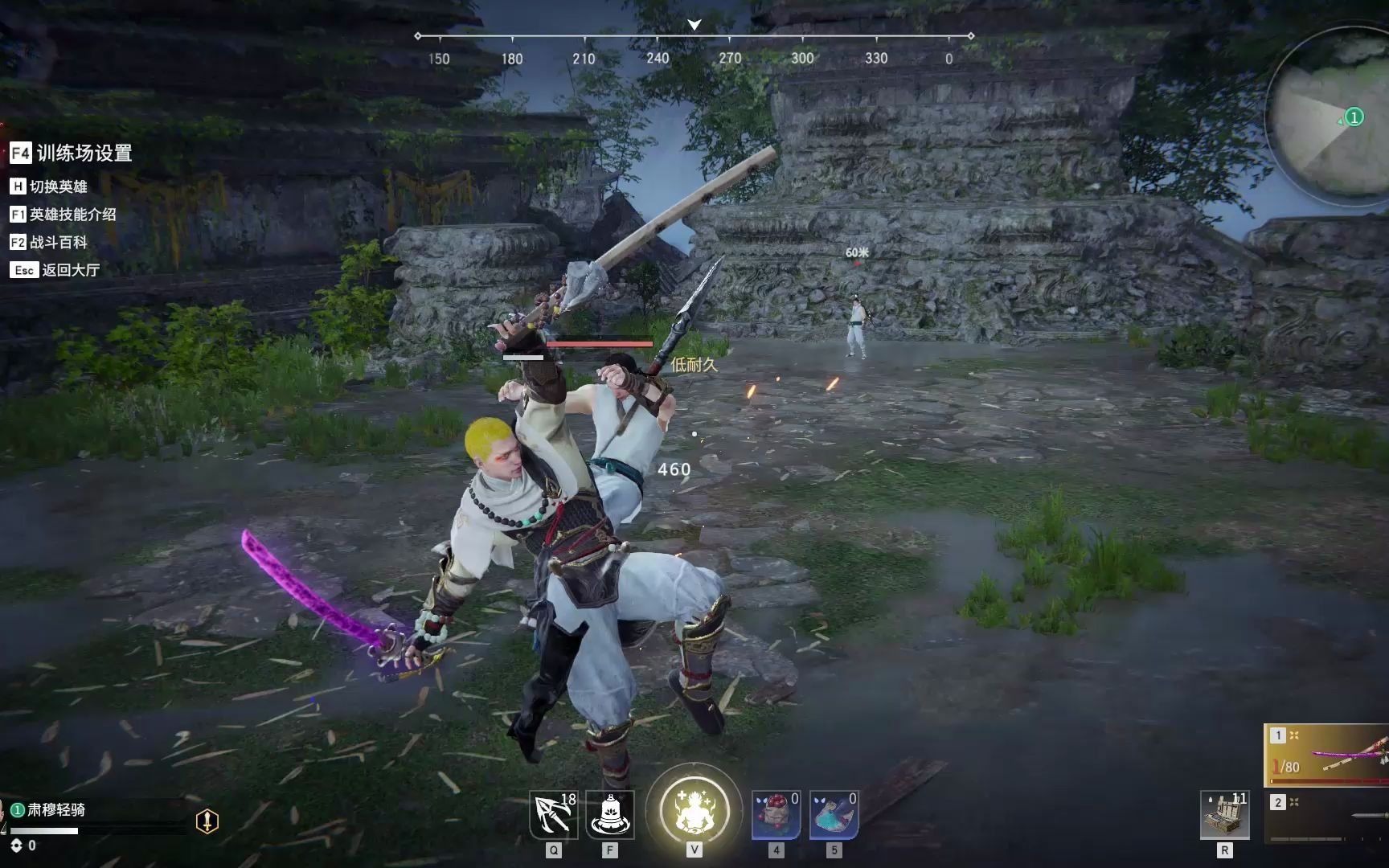The height and width of the screenshot is (868, 1389).
Task: Click the hexagonal sword status icon
Action: pos(207,821)
